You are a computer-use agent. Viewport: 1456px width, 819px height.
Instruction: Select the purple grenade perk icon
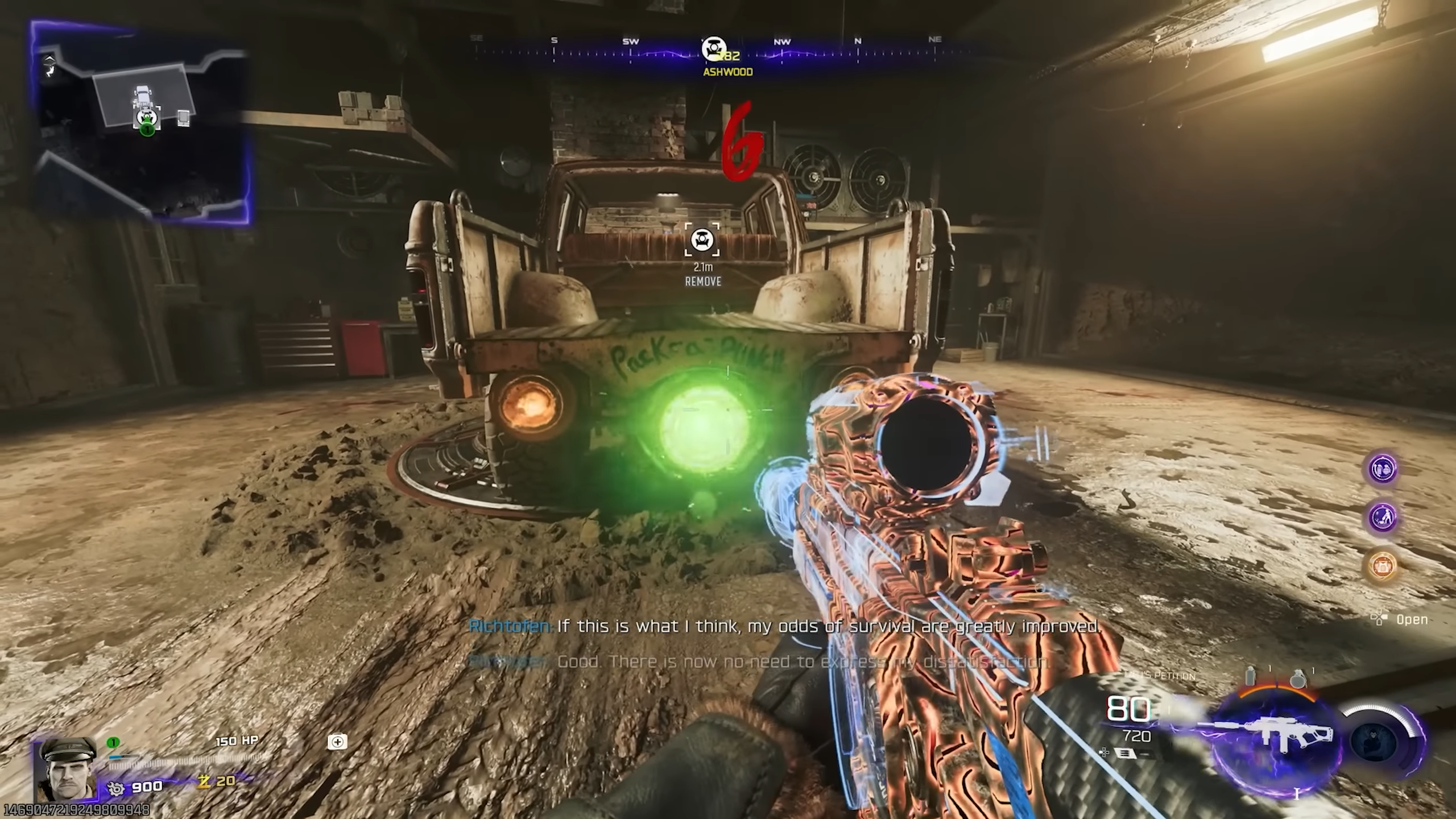coord(1382,468)
